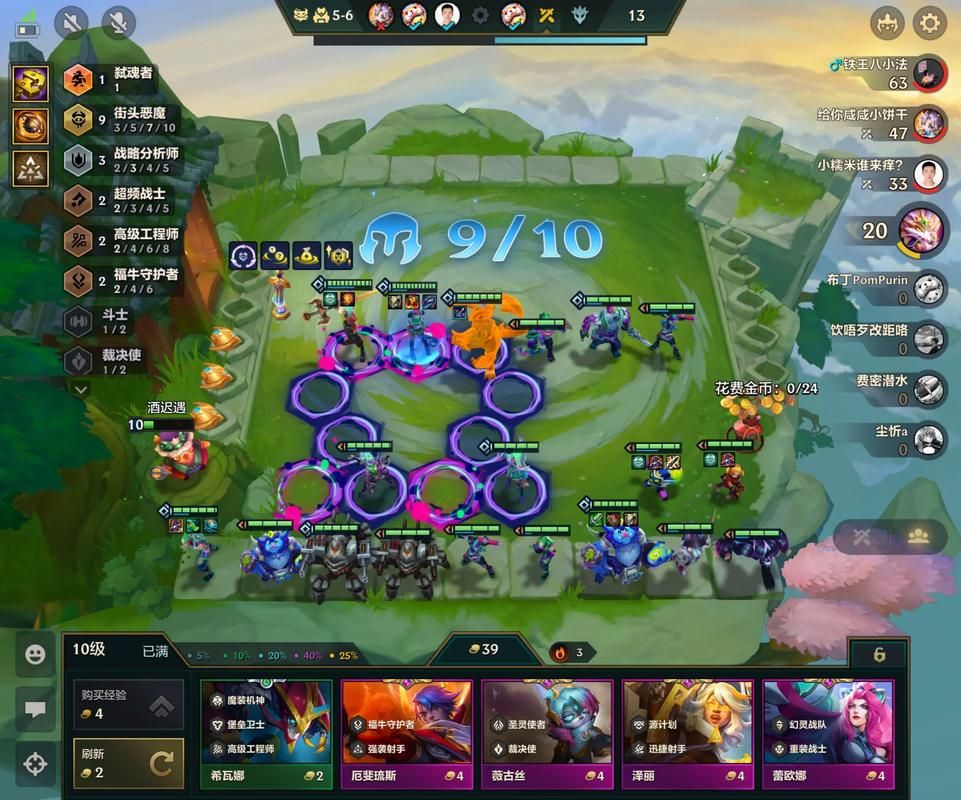This screenshot has height=800, width=961.
Task: Click the 购买经验 buy XP button
Action: coord(128,706)
